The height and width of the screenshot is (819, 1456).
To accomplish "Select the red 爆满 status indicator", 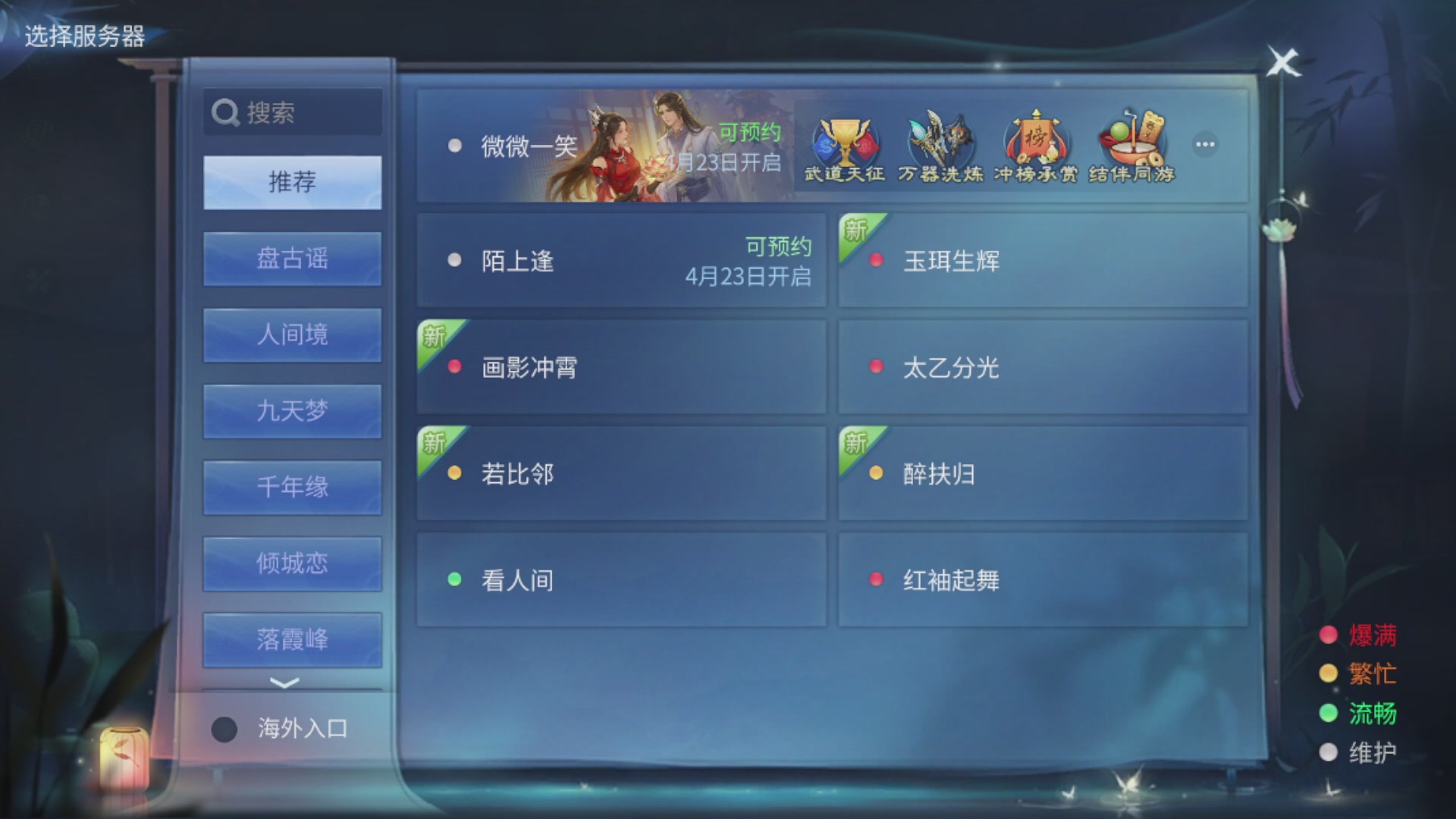I will pos(1328,635).
